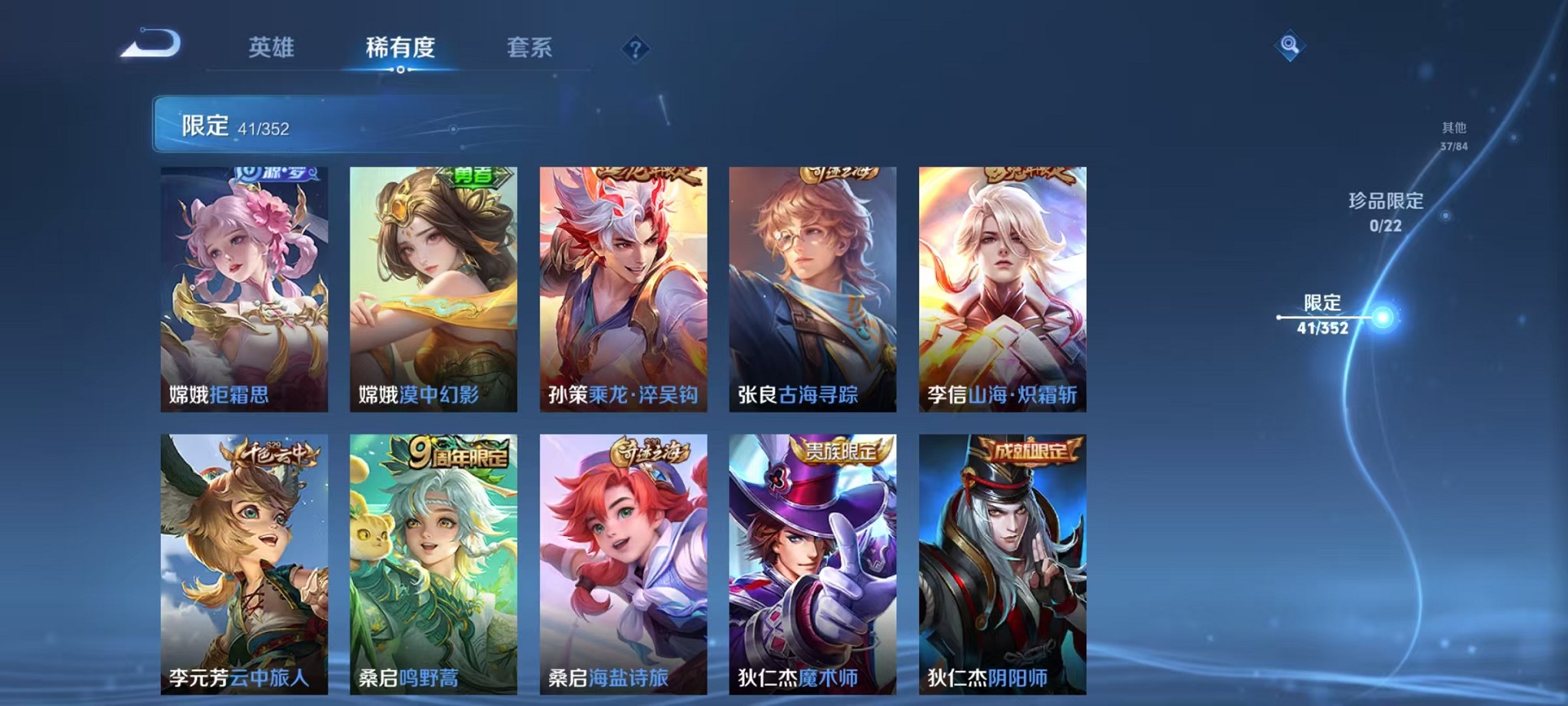This screenshot has width=1568, height=706.
Task: Open the skin search magnifier icon
Action: (x=1291, y=45)
